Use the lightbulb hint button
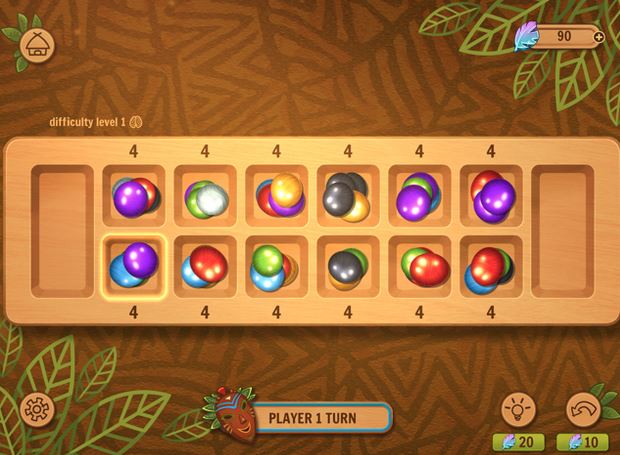 [520, 408]
